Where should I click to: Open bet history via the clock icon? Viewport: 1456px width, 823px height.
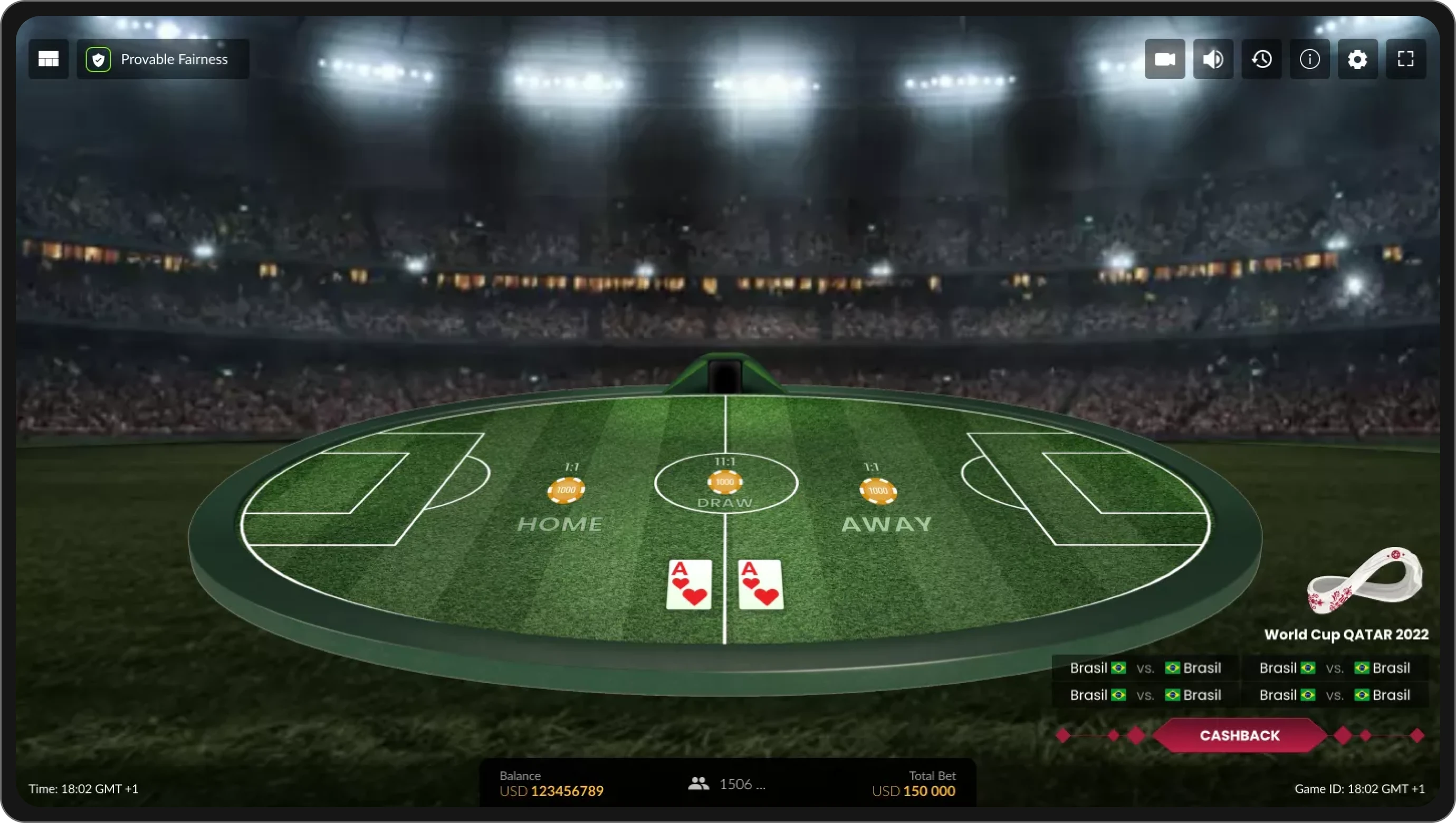coord(1261,59)
